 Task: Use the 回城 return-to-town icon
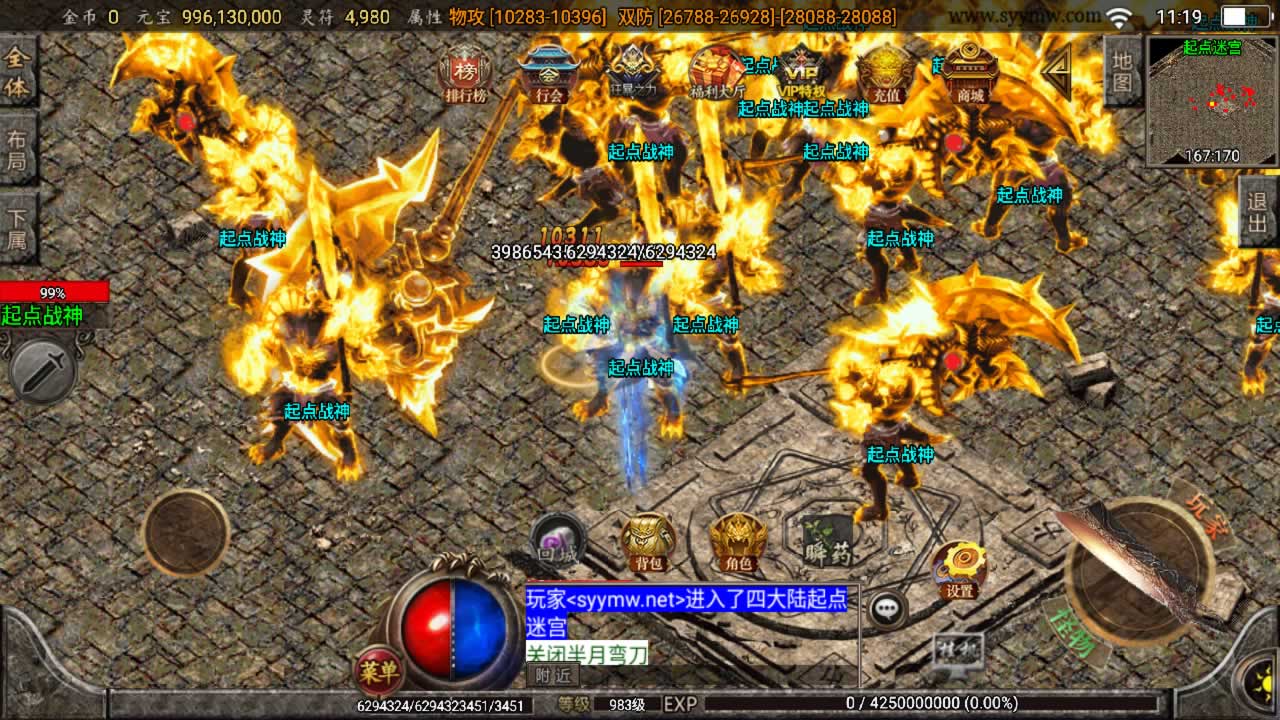556,540
